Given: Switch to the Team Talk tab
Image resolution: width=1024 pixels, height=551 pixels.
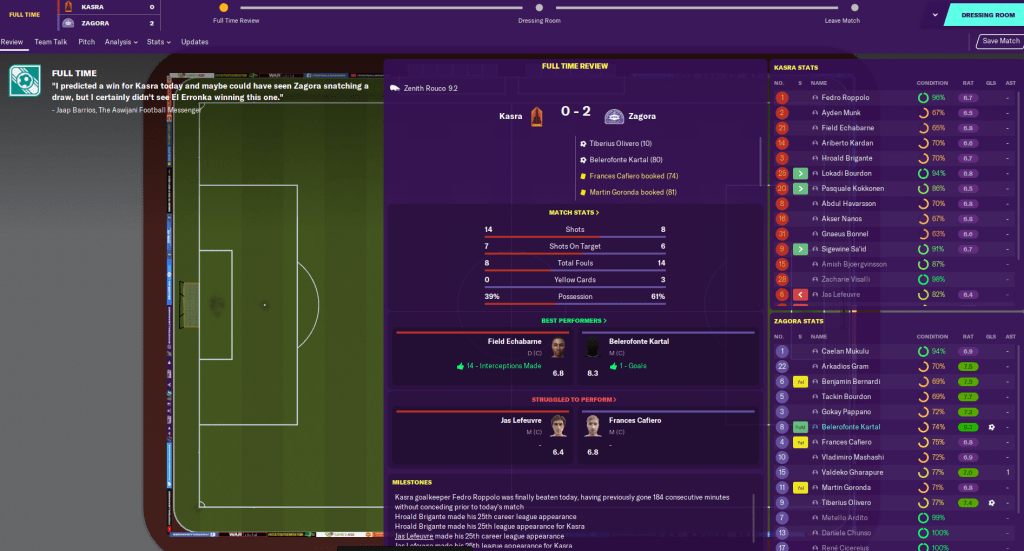Looking at the screenshot, I should tap(50, 42).
